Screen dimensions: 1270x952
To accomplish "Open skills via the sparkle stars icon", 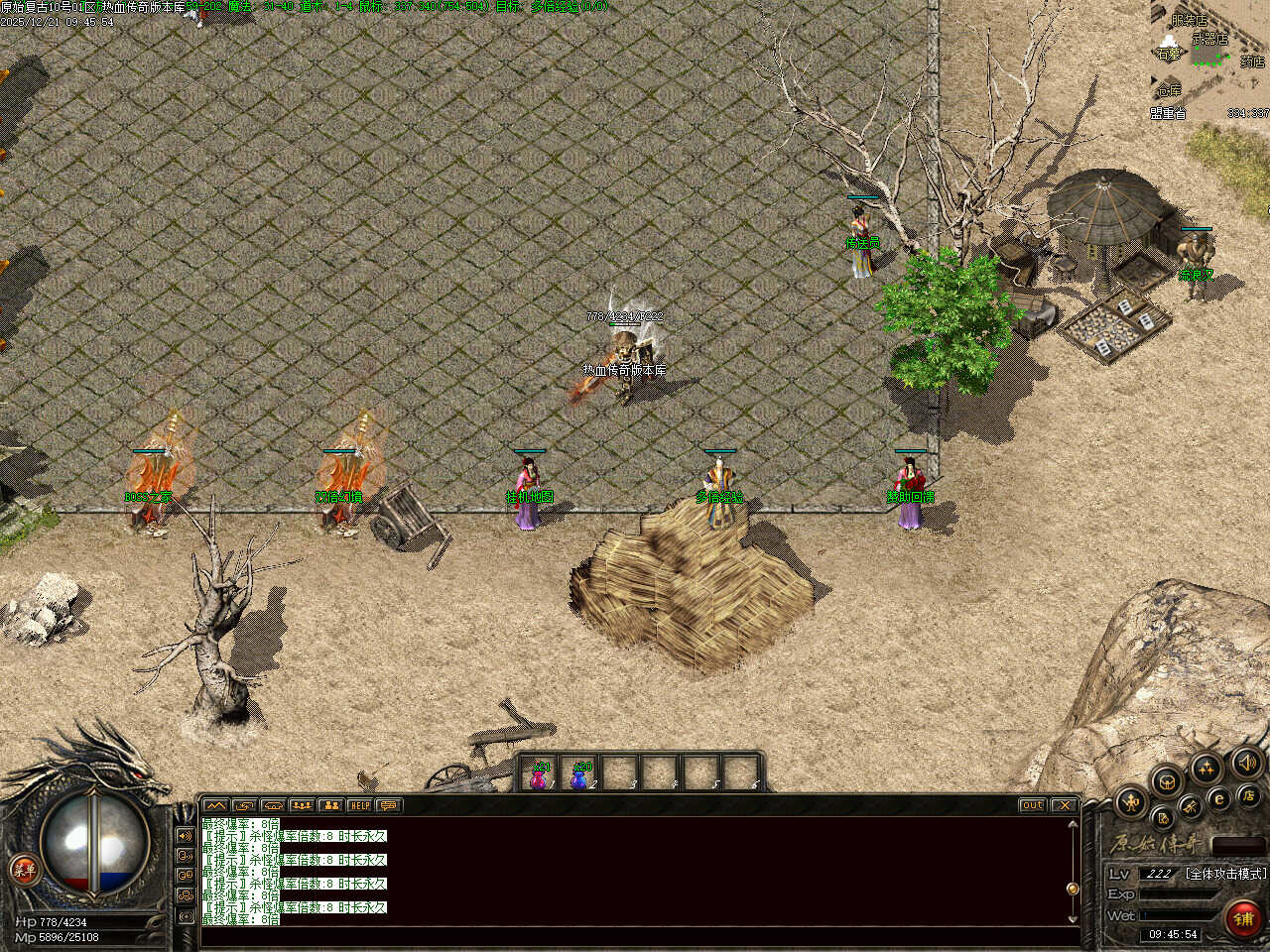I will point(1206,768).
